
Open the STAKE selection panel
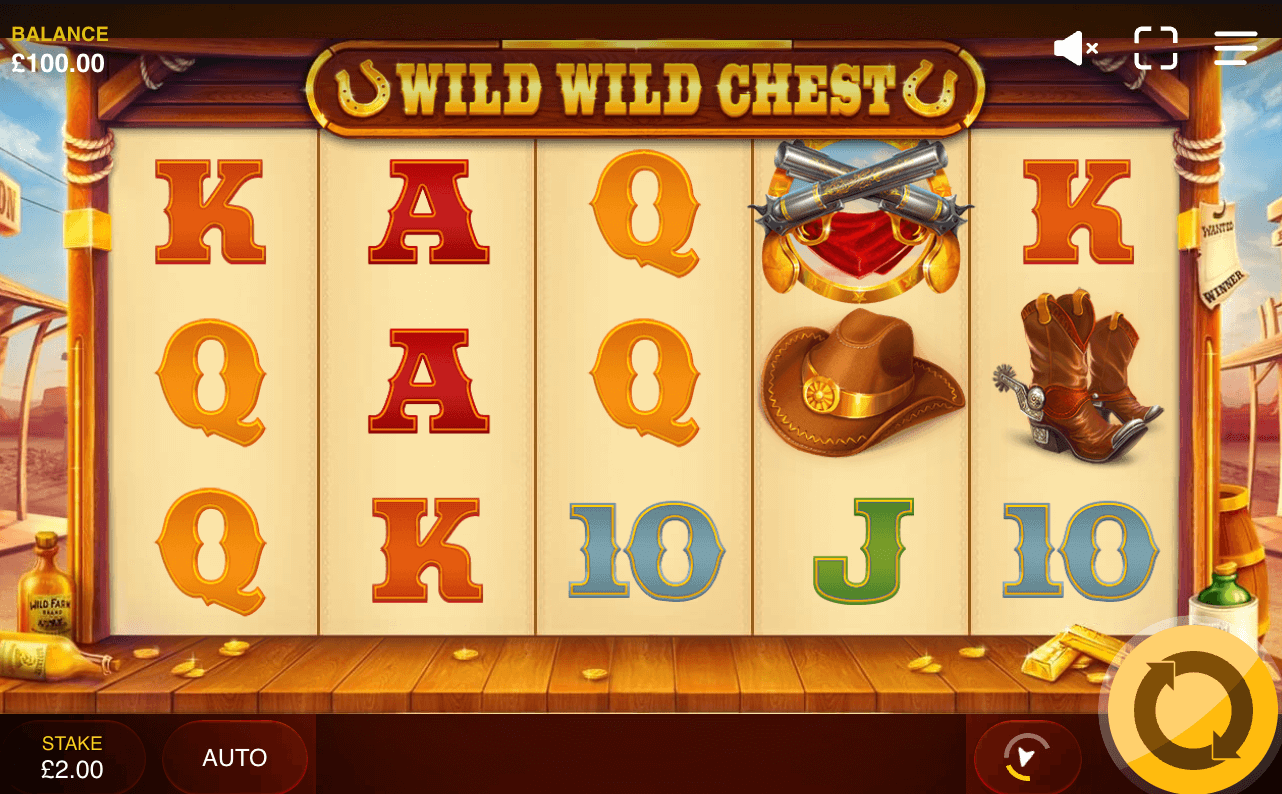click(70, 757)
